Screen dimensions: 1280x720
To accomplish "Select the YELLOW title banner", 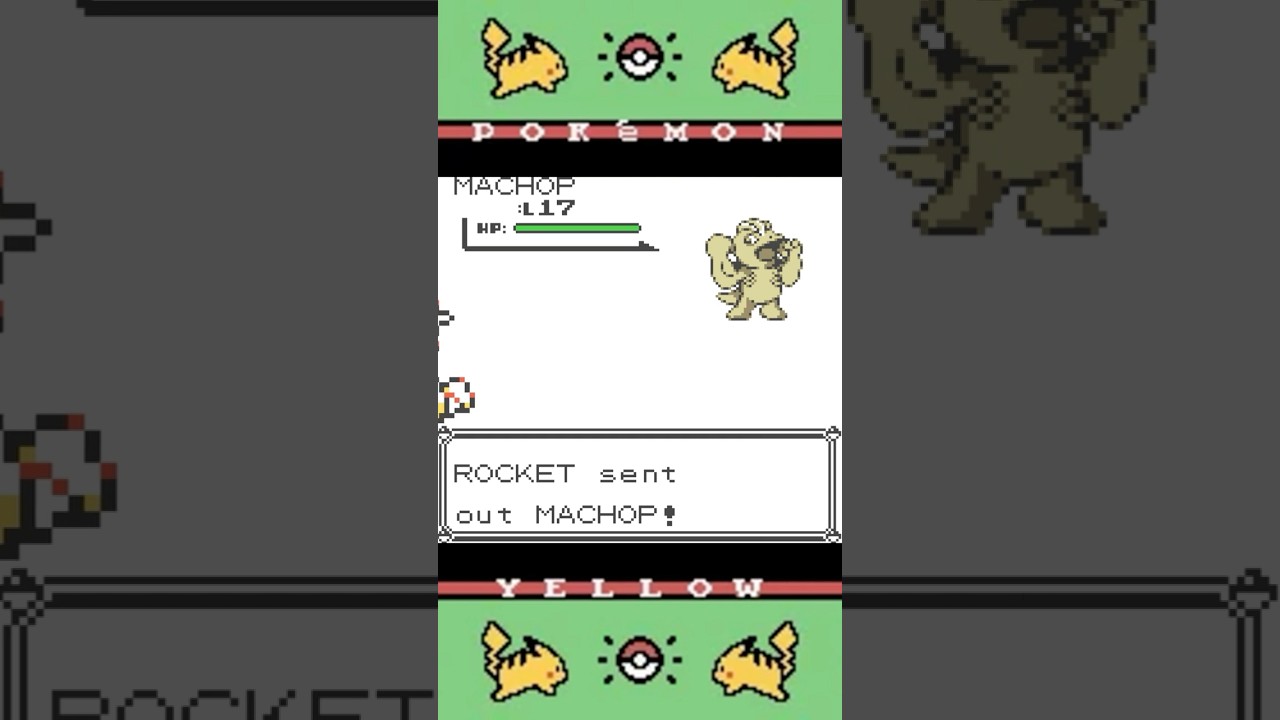I will click(639, 588).
